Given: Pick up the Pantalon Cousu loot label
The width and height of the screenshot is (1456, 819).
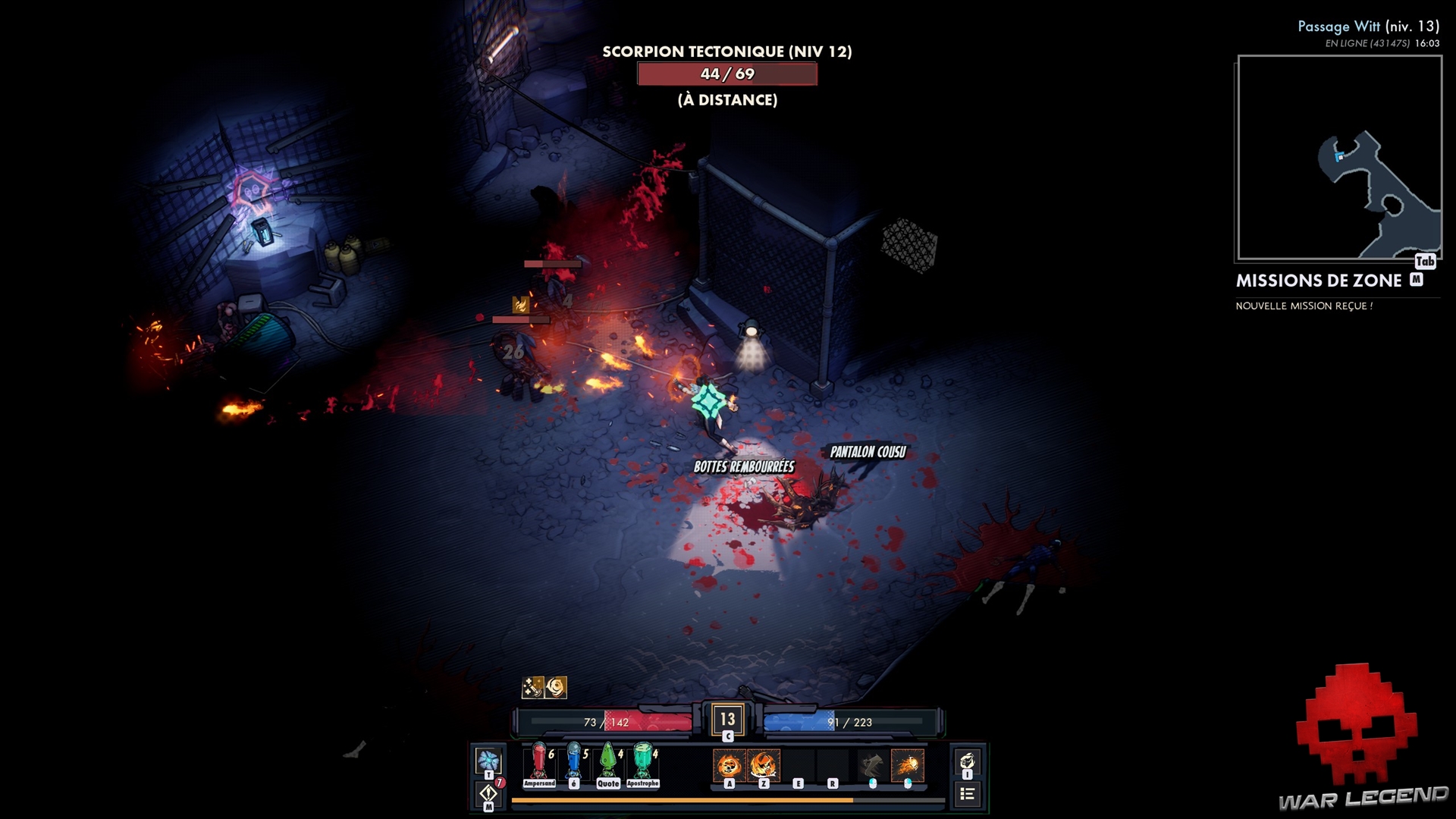Looking at the screenshot, I should click(x=868, y=452).
